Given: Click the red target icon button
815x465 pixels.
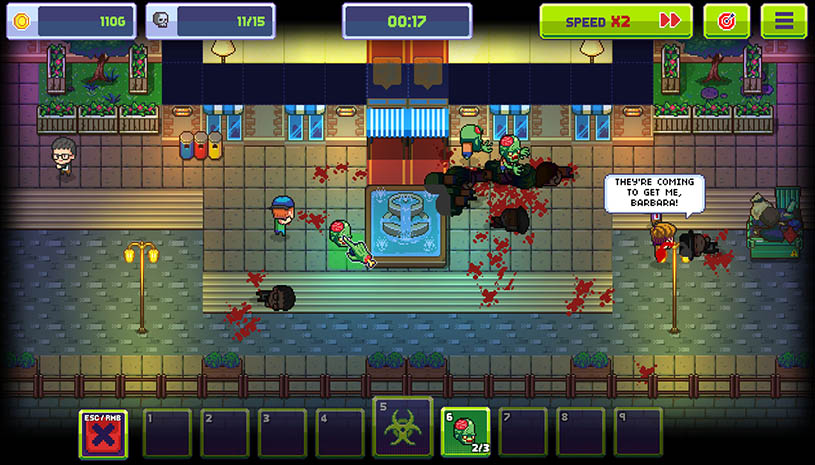Looking at the screenshot, I should (726, 21).
